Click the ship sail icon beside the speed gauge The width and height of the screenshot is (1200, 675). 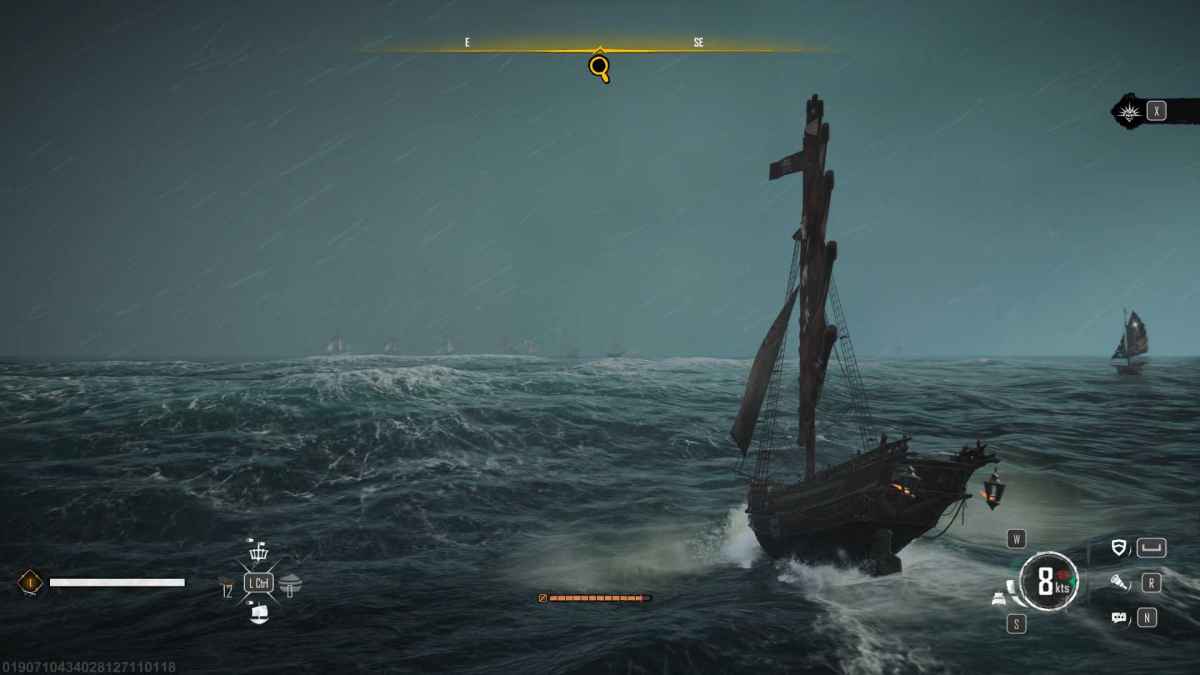pos(1001,597)
